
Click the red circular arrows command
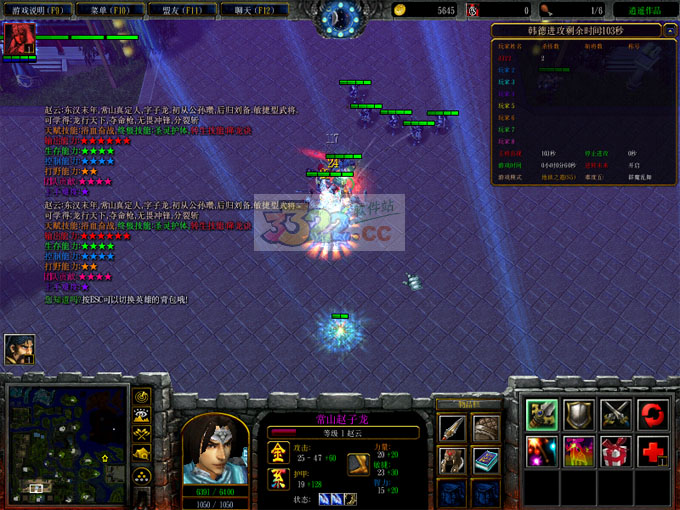[652, 414]
